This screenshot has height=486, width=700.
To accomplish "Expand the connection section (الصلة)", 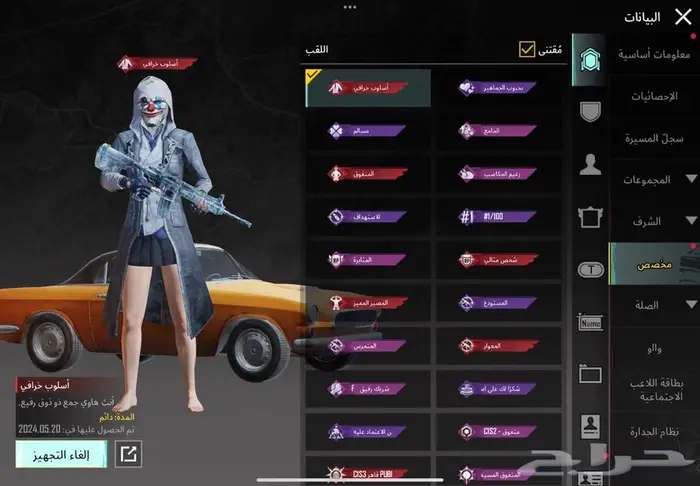I will pyautogui.click(x=654, y=305).
